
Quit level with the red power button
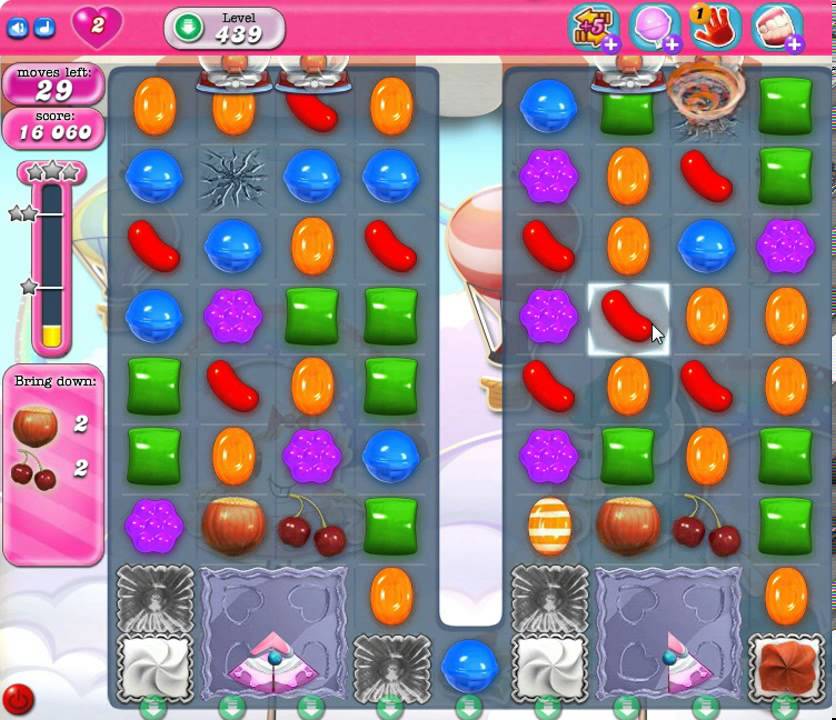coord(18,698)
